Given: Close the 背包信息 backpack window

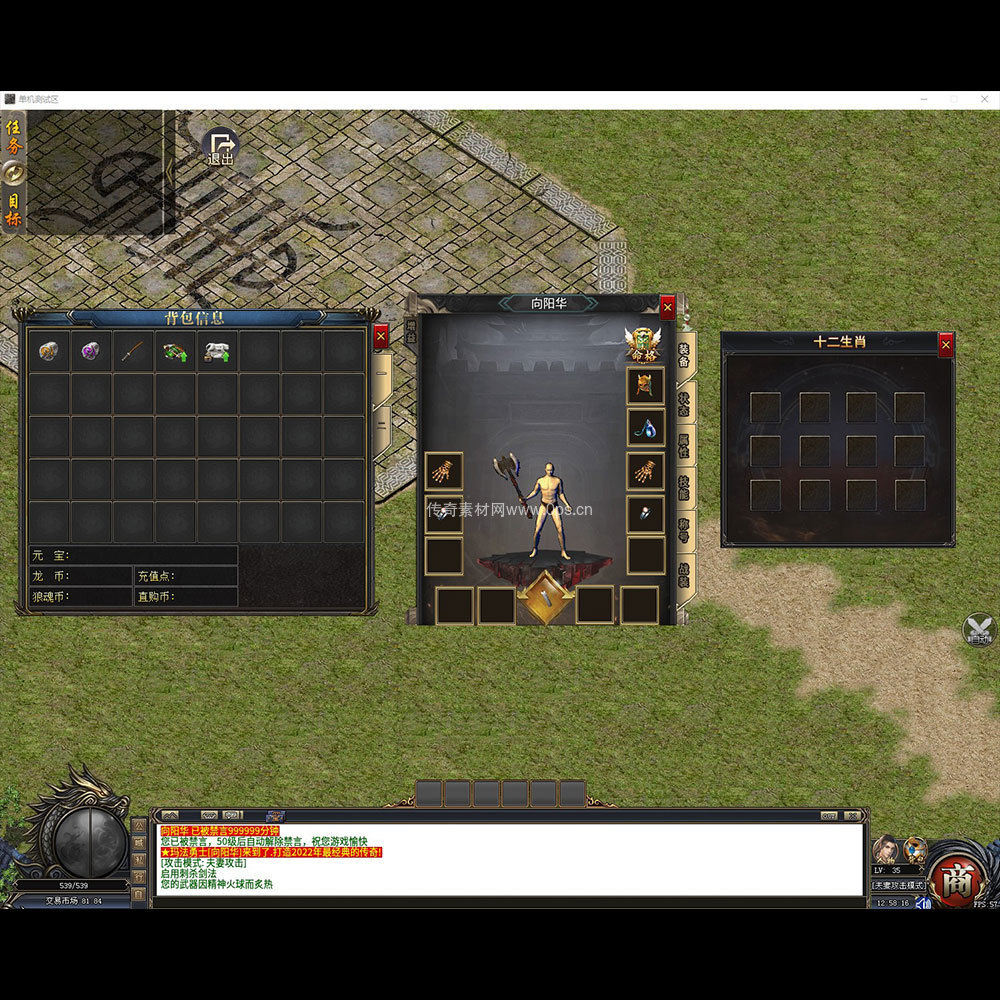Looking at the screenshot, I should tap(381, 338).
